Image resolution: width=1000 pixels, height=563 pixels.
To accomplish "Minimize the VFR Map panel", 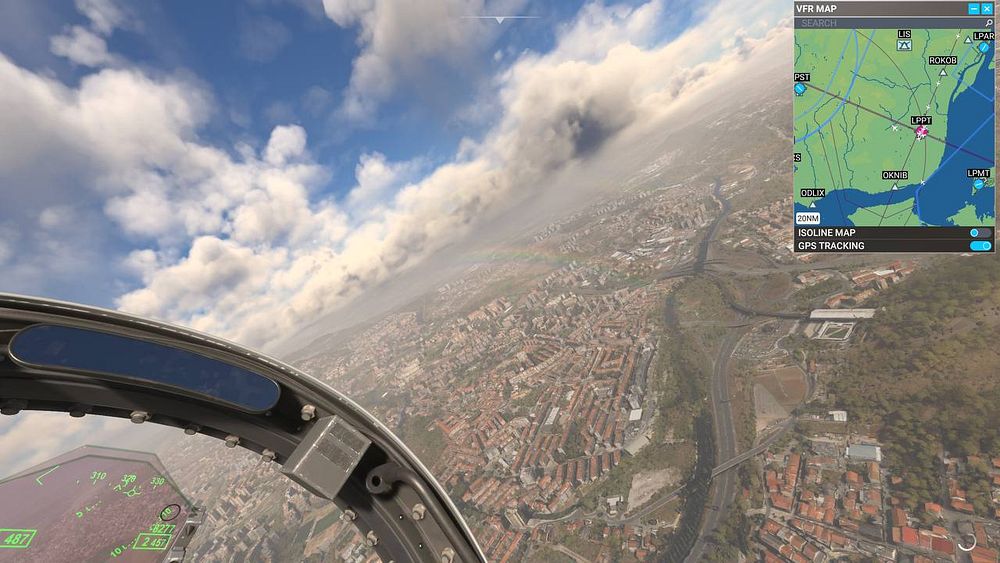I will point(974,8).
